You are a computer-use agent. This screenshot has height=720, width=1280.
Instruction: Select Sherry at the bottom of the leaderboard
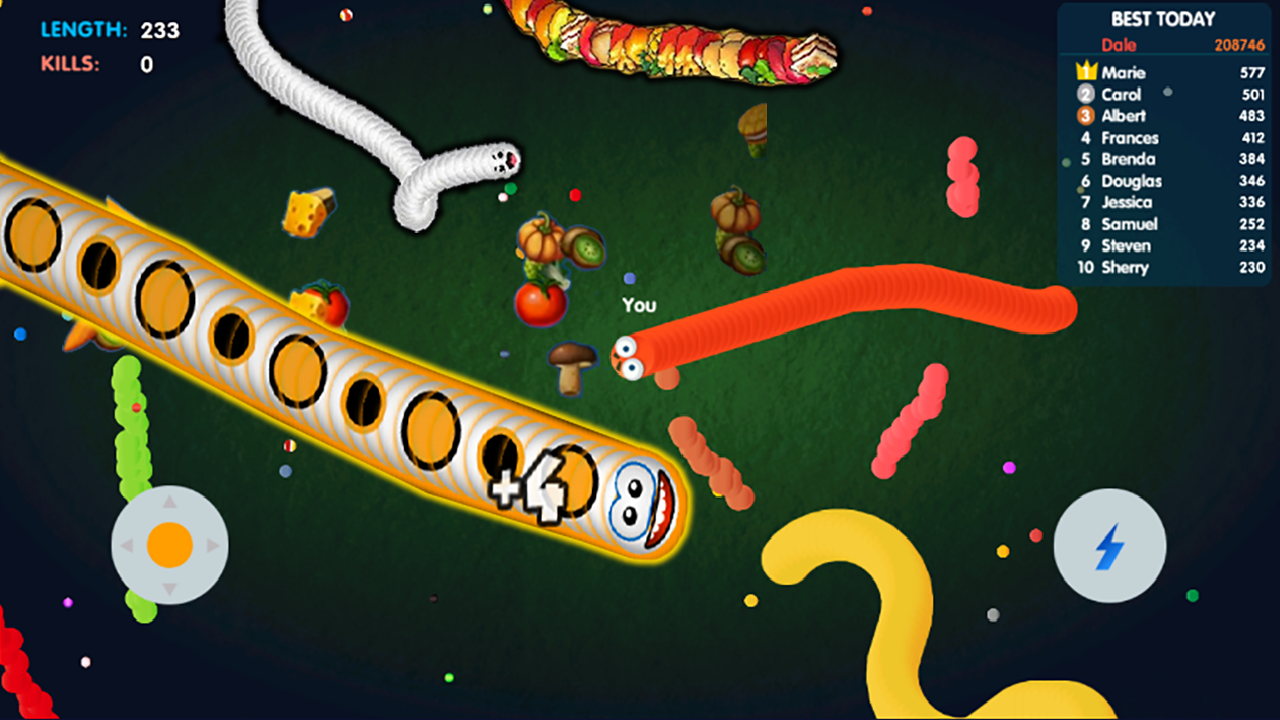click(1125, 267)
